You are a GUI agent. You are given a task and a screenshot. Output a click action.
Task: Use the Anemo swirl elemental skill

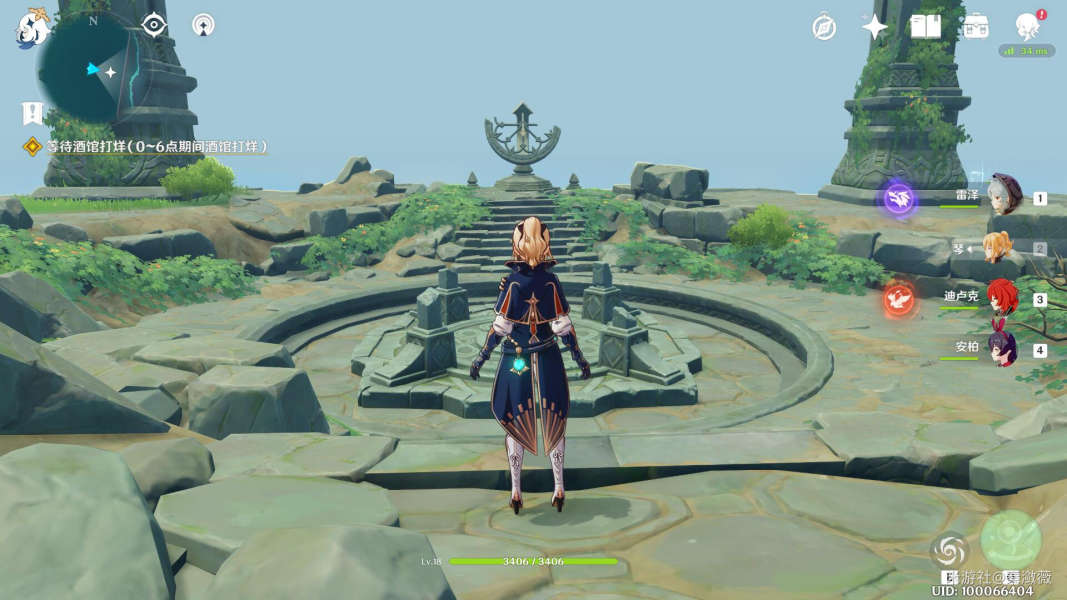tap(948, 551)
